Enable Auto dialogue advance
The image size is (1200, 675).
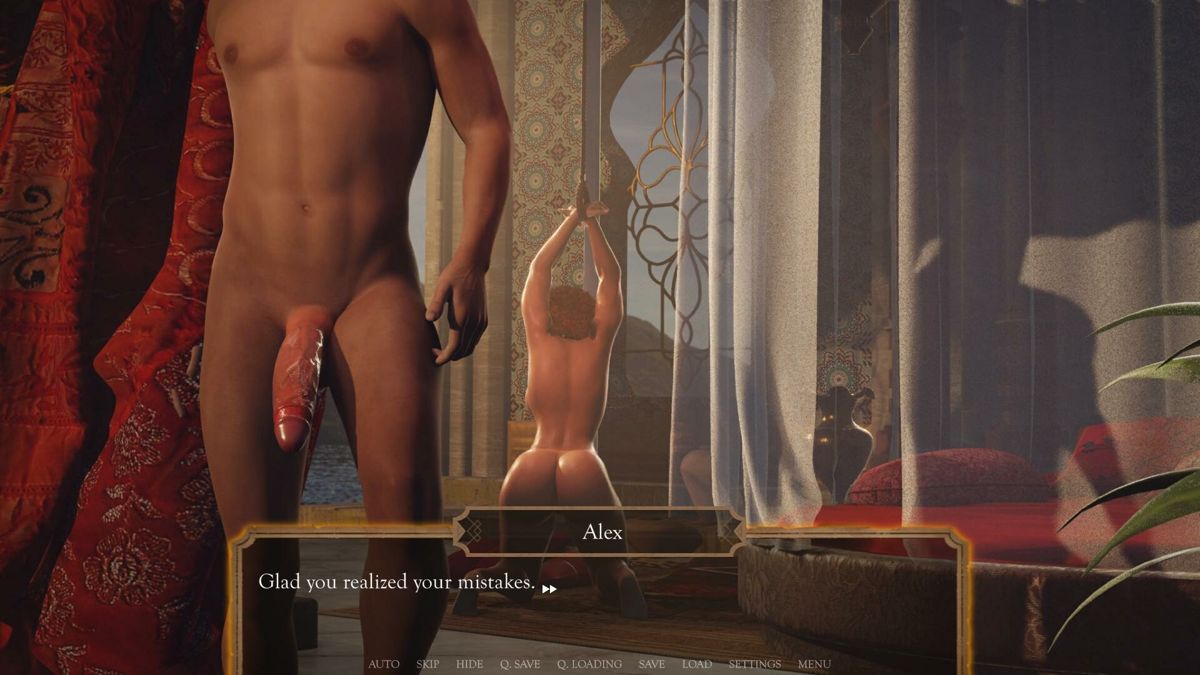(x=383, y=664)
